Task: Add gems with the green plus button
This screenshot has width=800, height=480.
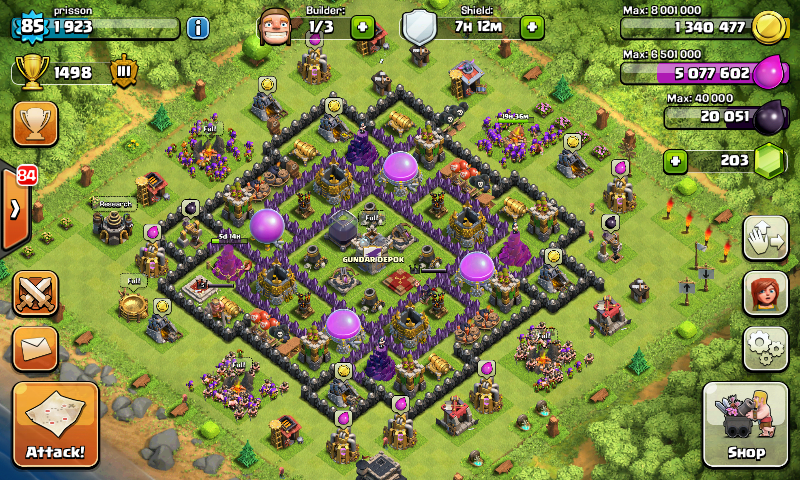Action: pyautogui.click(x=676, y=161)
